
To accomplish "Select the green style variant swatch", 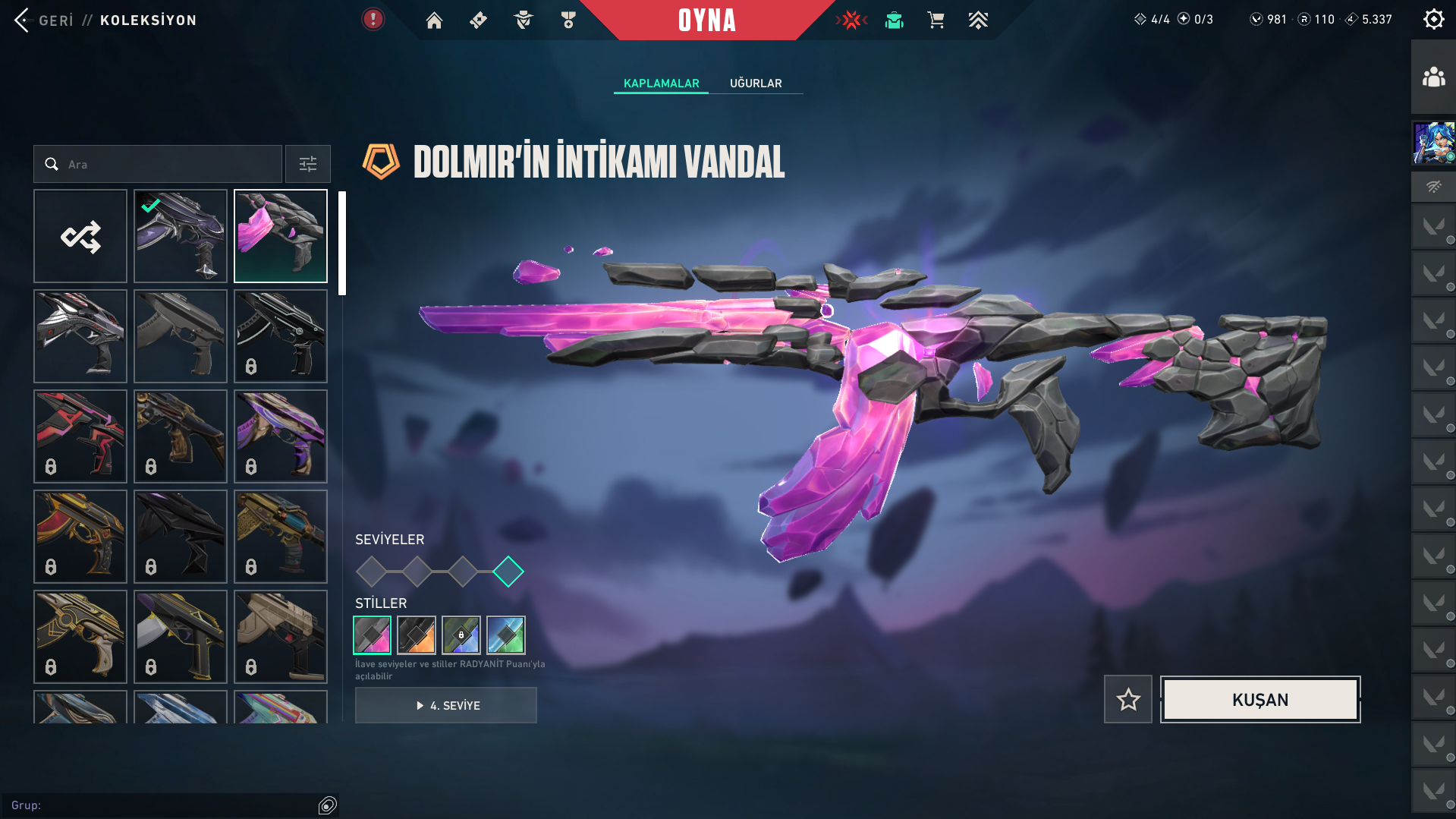I will [x=506, y=635].
